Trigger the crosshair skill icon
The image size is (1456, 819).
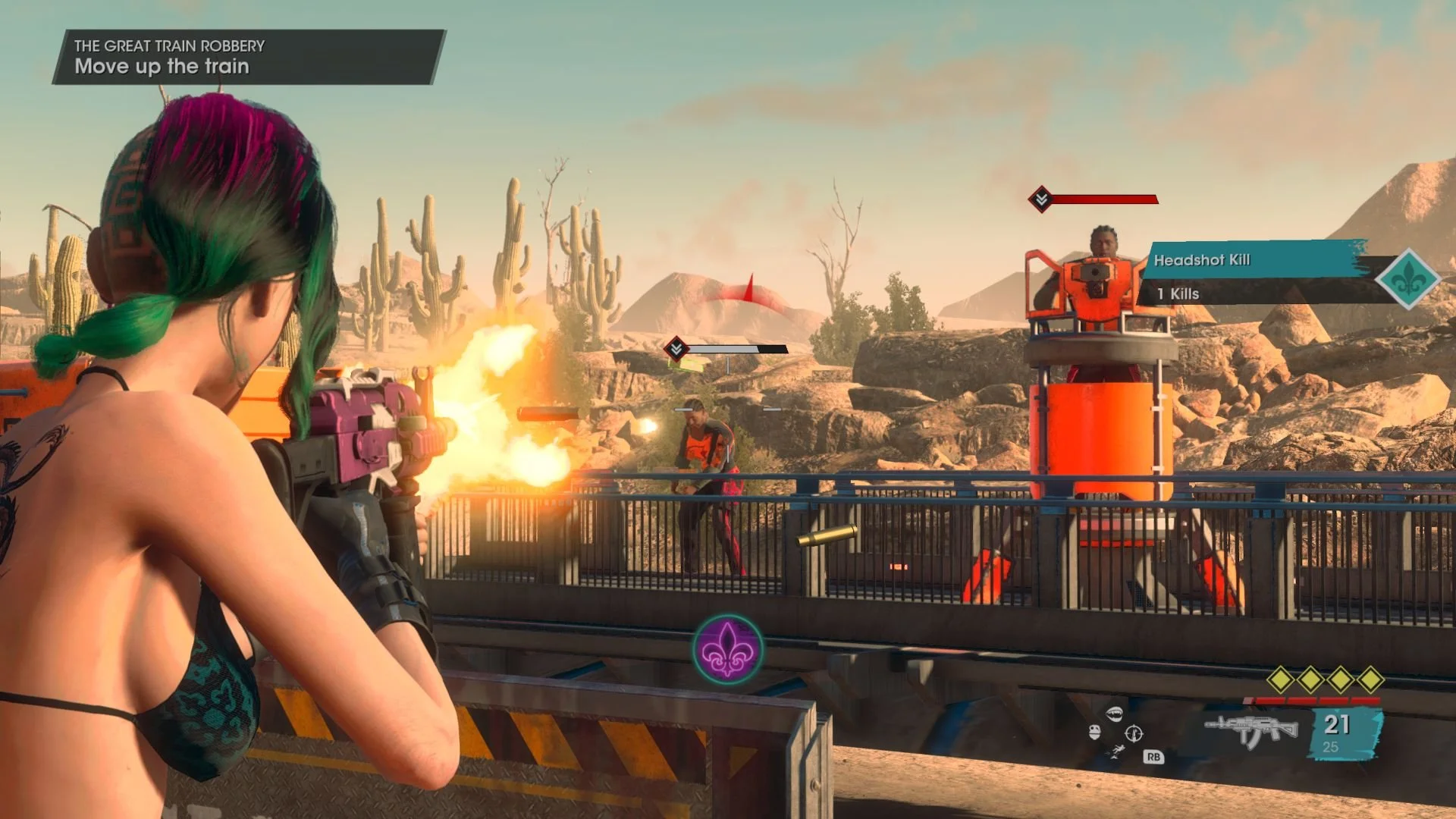pyautogui.click(x=1134, y=733)
